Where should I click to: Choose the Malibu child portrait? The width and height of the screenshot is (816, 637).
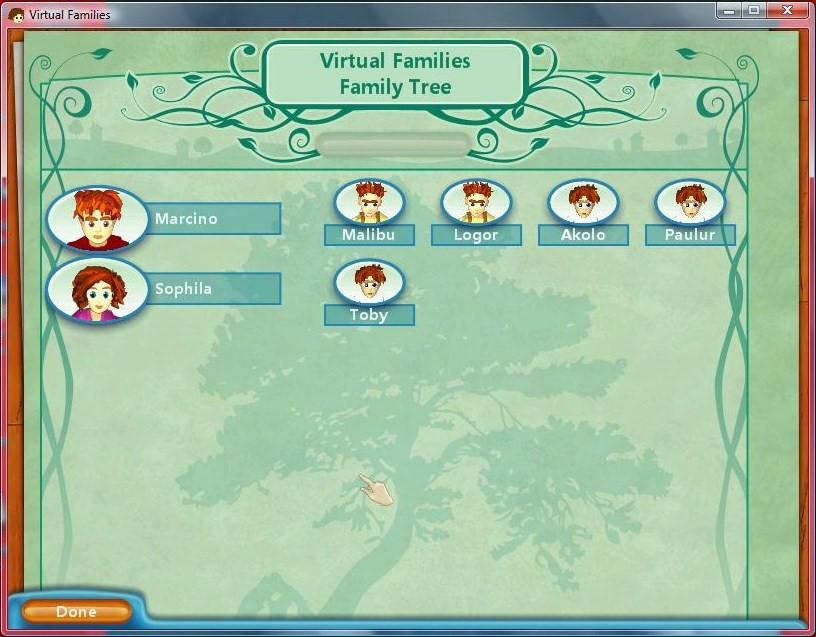[x=369, y=202]
